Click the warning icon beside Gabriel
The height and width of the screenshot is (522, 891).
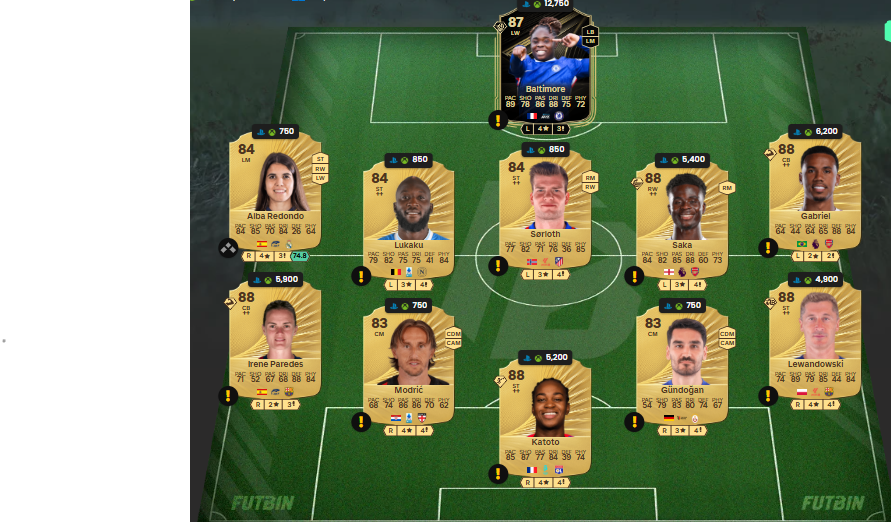coord(768,248)
